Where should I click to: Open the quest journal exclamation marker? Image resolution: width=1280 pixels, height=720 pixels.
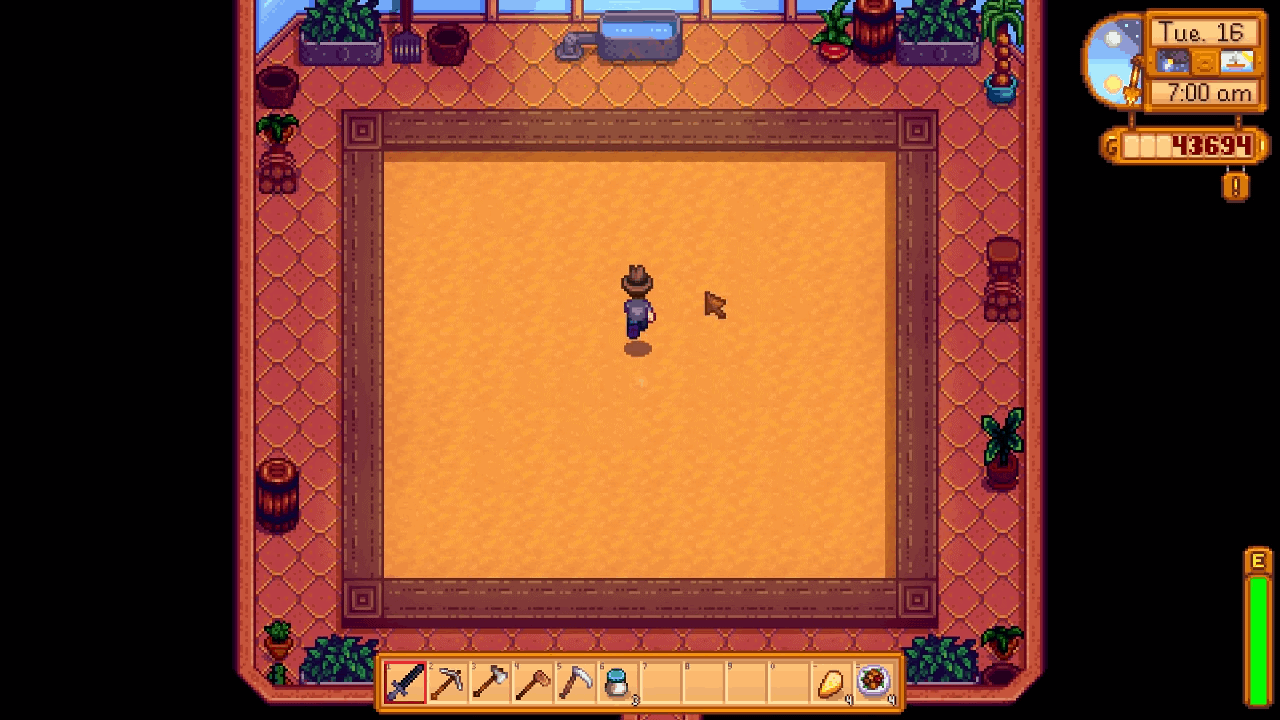point(1234,188)
